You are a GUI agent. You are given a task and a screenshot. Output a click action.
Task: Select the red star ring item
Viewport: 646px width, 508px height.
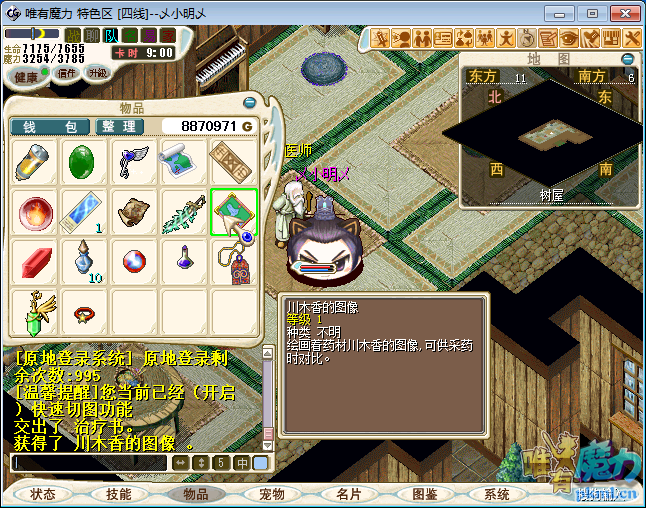coord(84,313)
